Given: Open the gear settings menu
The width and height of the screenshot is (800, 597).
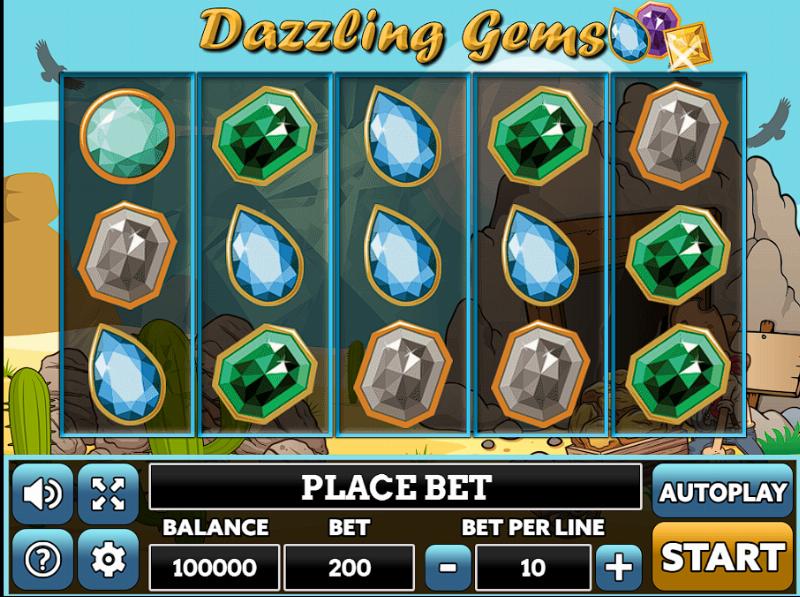Looking at the screenshot, I should (x=107, y=559).
